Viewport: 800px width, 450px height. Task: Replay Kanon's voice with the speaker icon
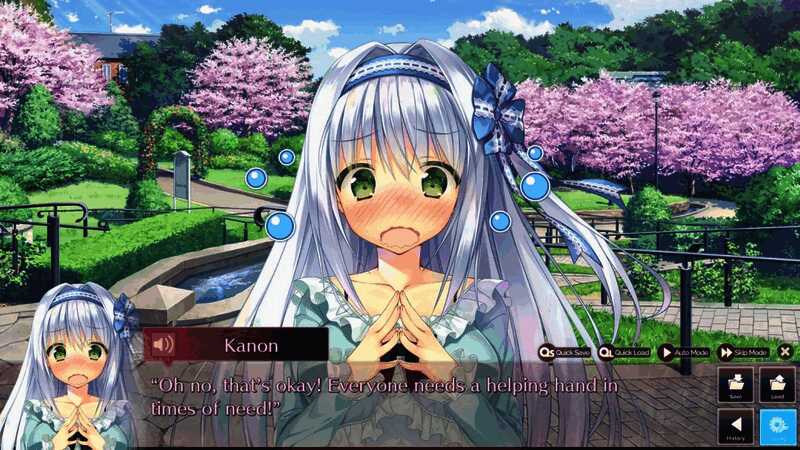tap(162, 345)
